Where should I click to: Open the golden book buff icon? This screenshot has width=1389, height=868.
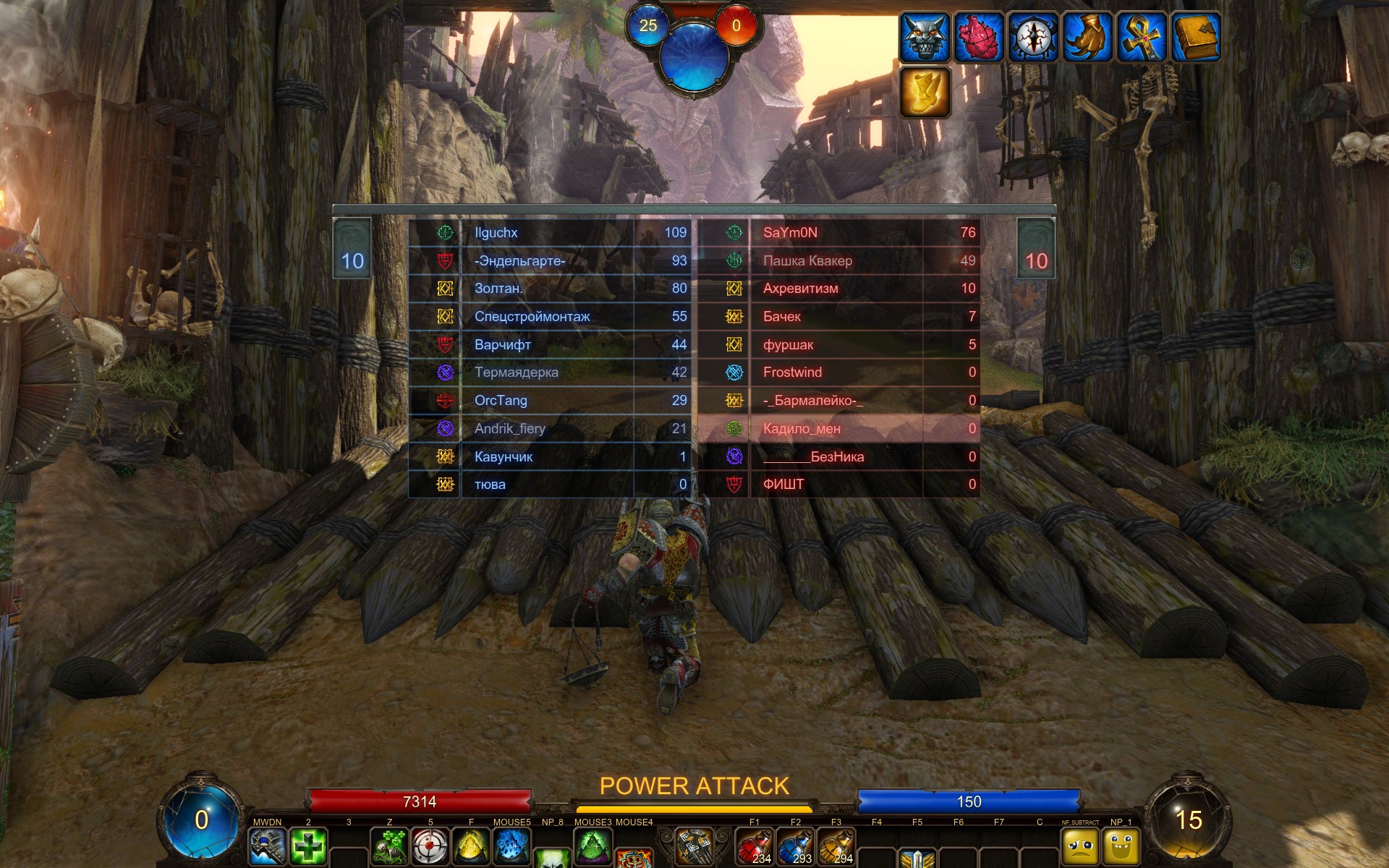tap(1195, 37)
